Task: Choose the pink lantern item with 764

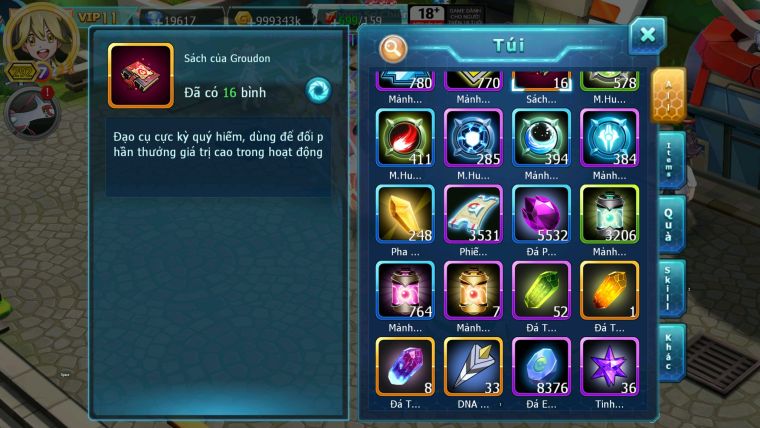Action: click(x=405, y=289)
